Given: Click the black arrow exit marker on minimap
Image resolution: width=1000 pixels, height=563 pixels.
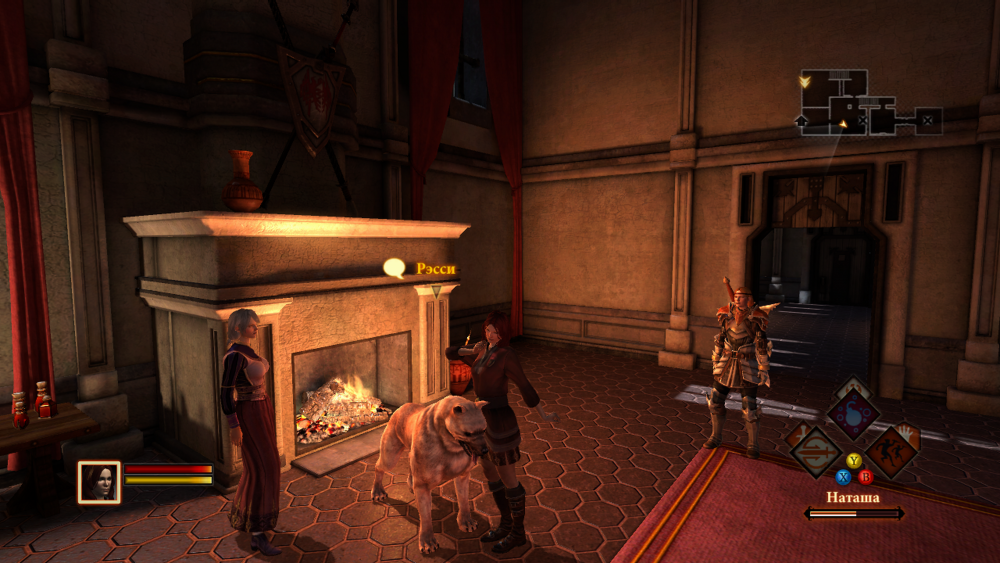Looking at the screenshot, I should [x=802, y=120].
